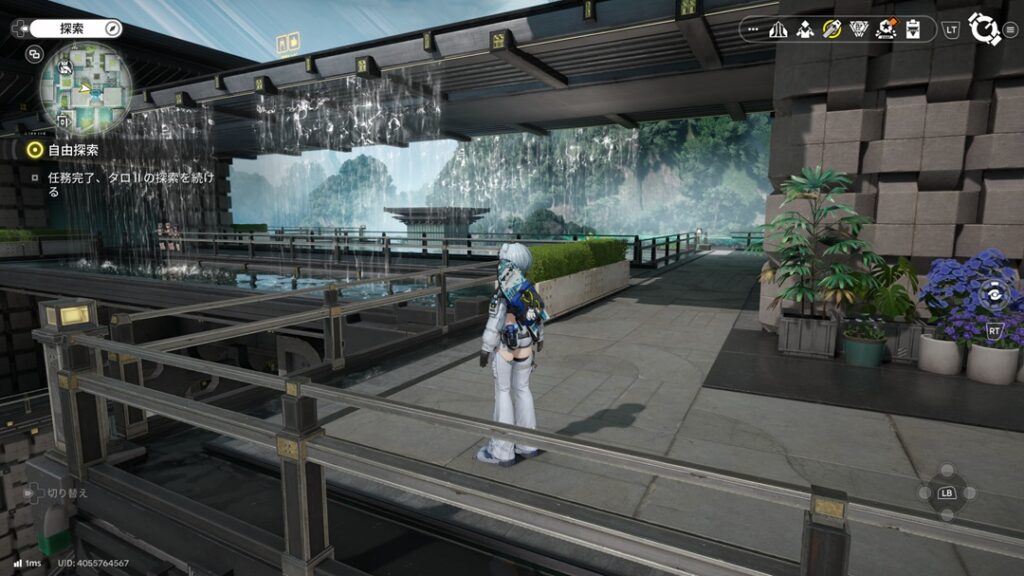
Task: Click the large ring emblem at top right
Action: 986,29
